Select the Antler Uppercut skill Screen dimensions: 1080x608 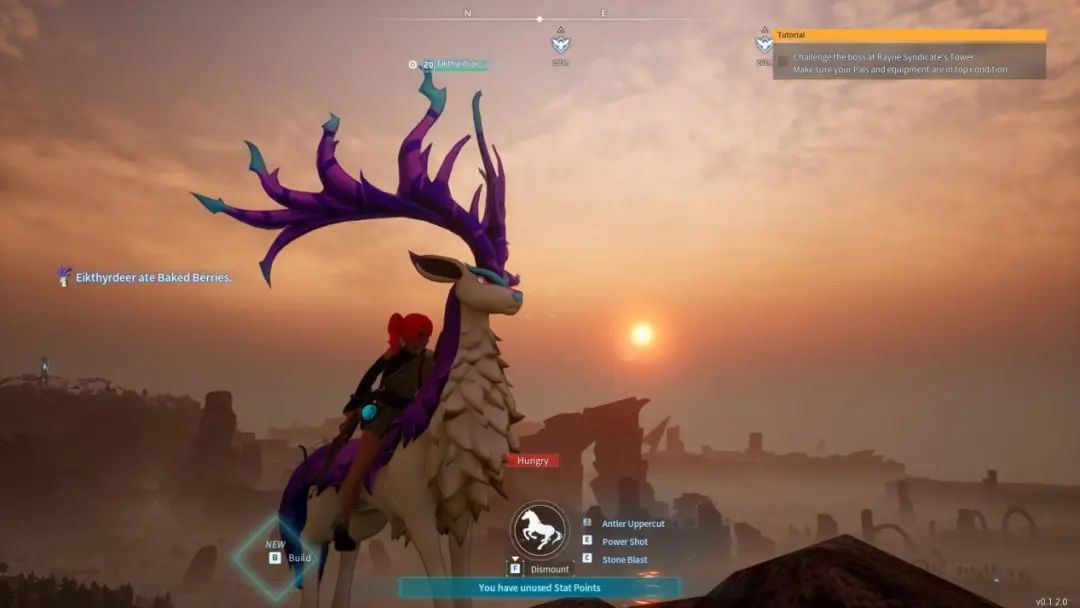[x=632, y=524]
